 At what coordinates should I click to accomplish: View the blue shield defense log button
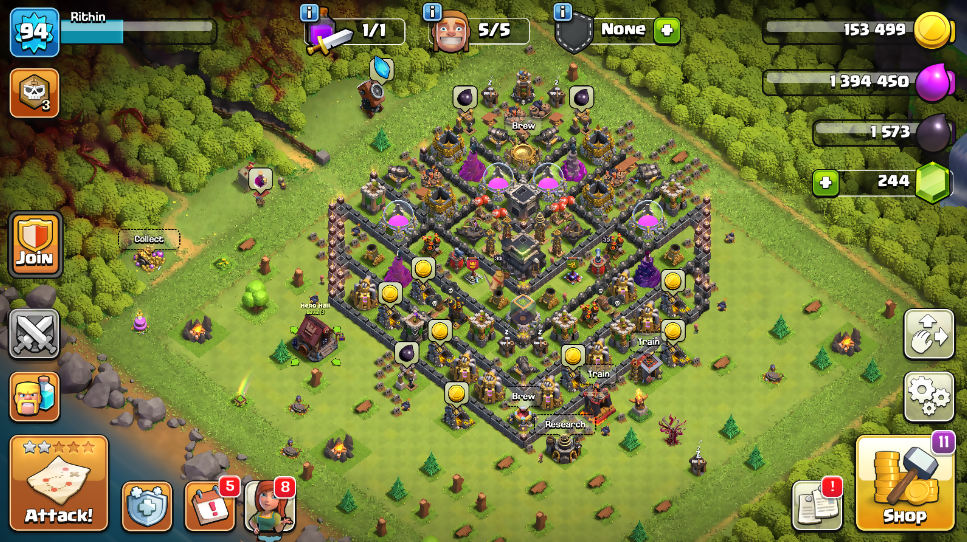coord(147,505)
